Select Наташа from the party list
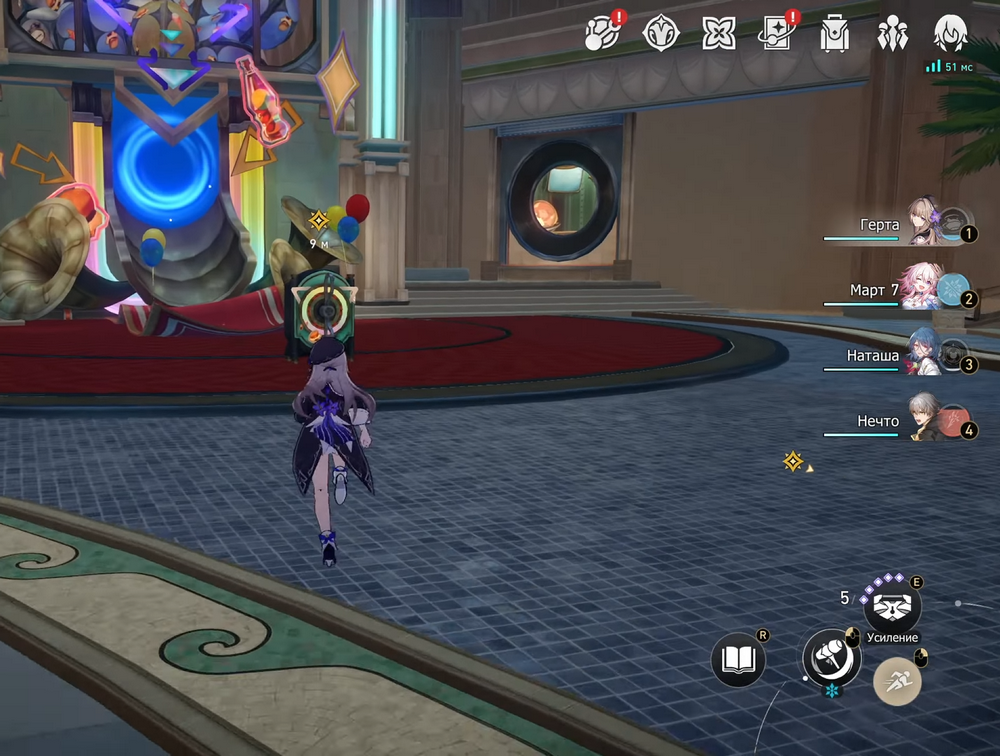Image resolution: width=1000 pixels, height=756 pixels. point(924,355)
